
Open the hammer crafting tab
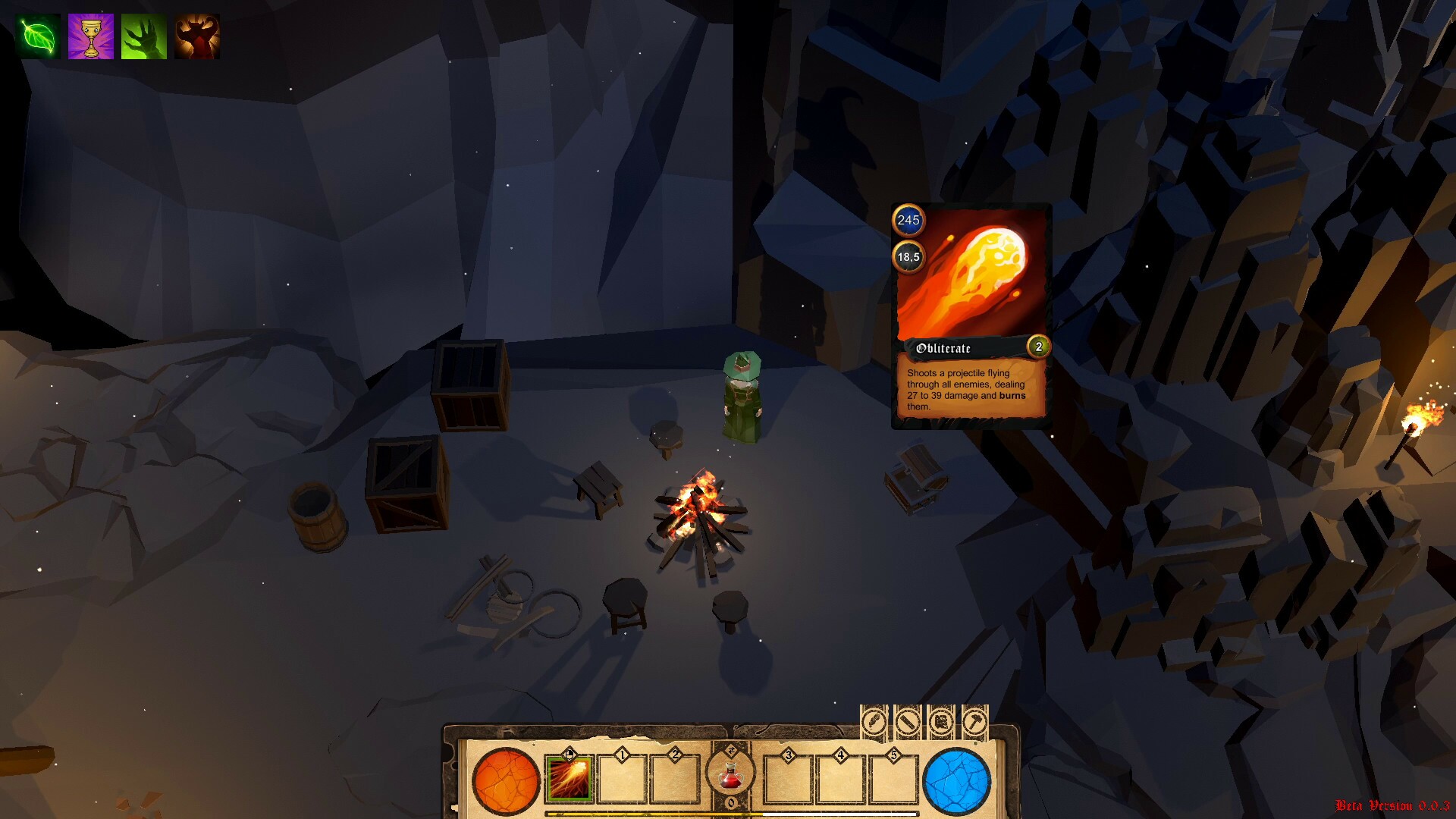coord(975,720)
